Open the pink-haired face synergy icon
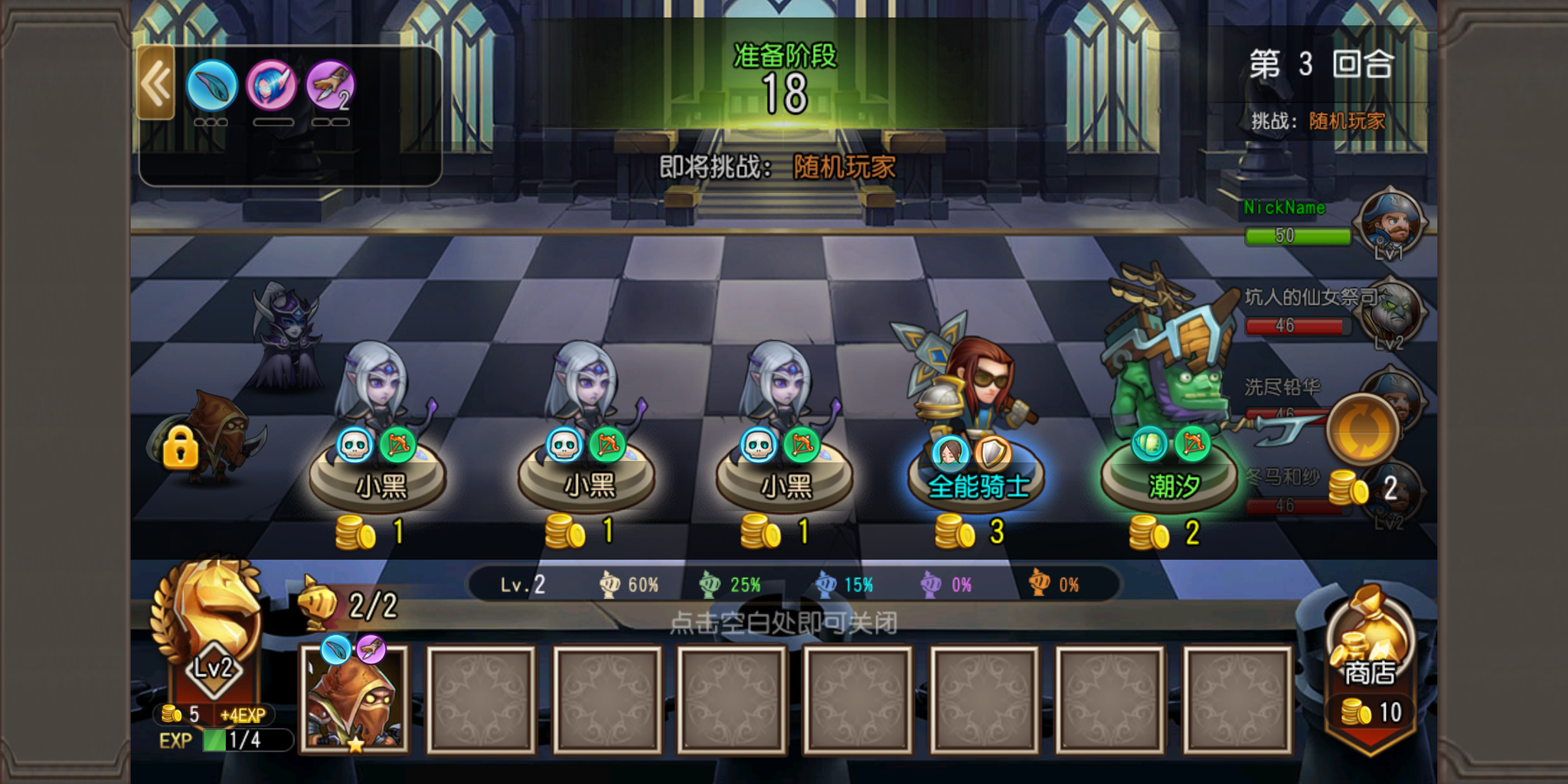 (271, 86)
